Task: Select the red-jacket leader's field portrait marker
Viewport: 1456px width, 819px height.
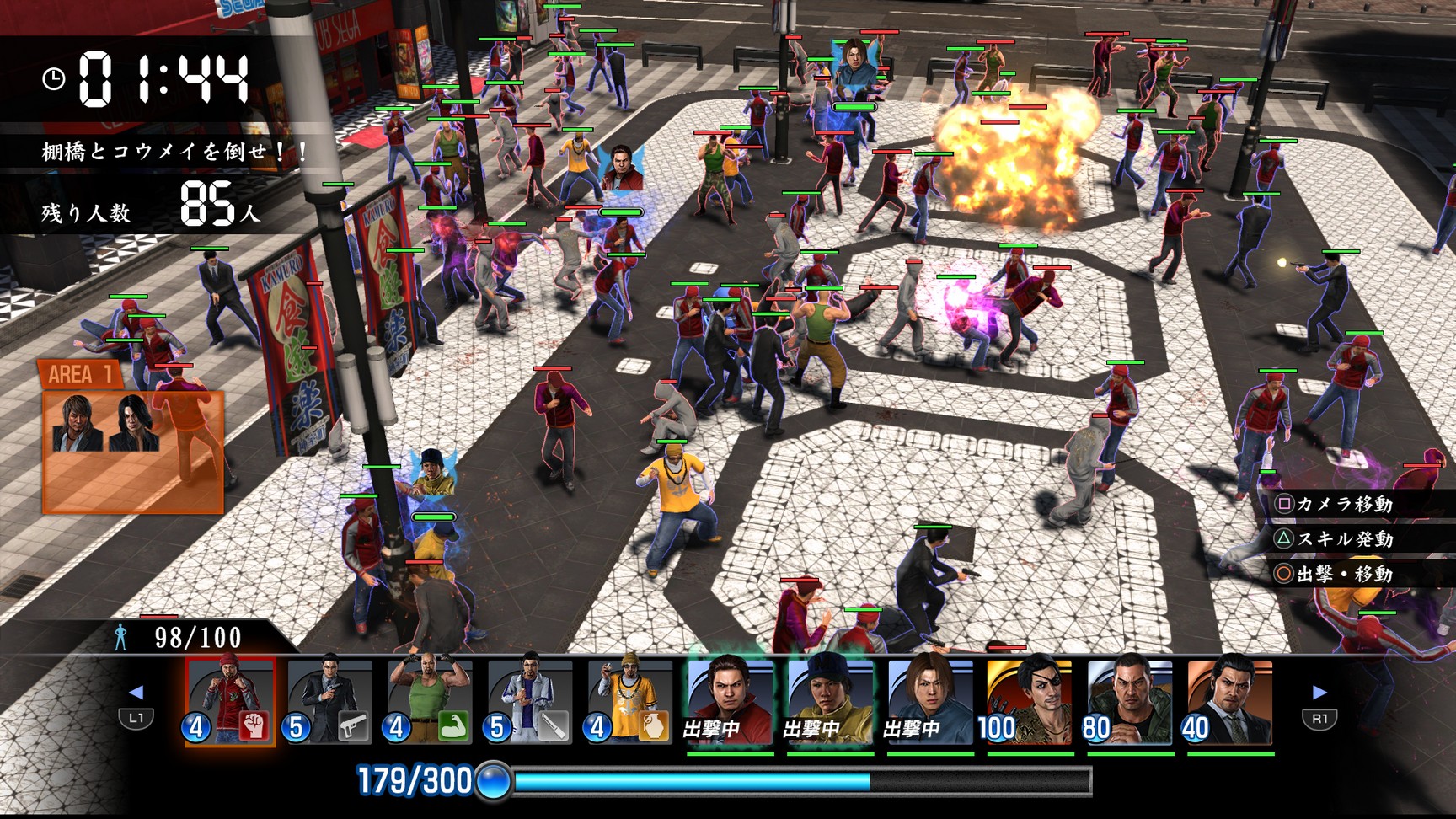Action: click(622, 169)
